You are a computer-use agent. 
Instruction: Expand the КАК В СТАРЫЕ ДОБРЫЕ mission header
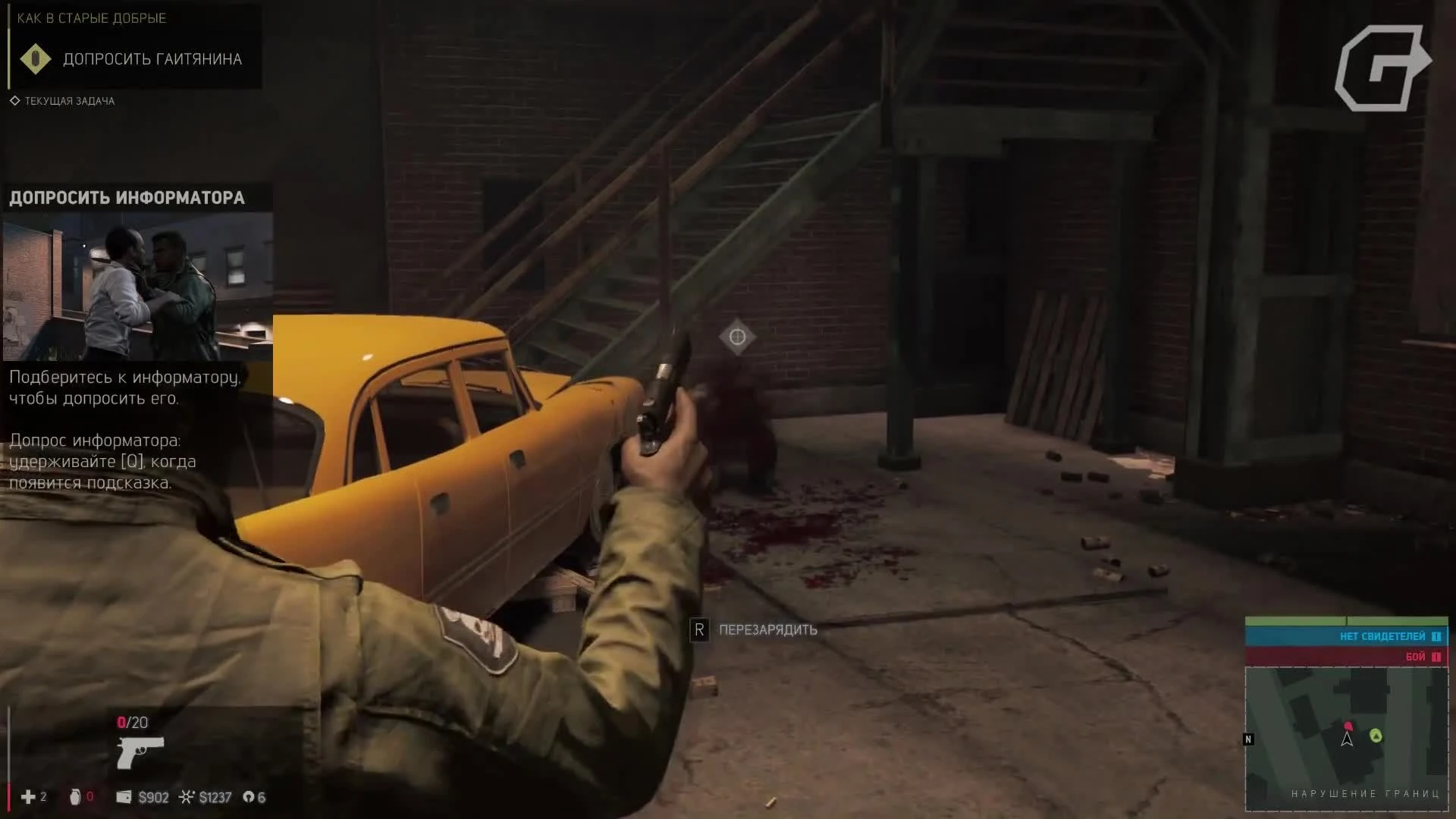point(91,18)
